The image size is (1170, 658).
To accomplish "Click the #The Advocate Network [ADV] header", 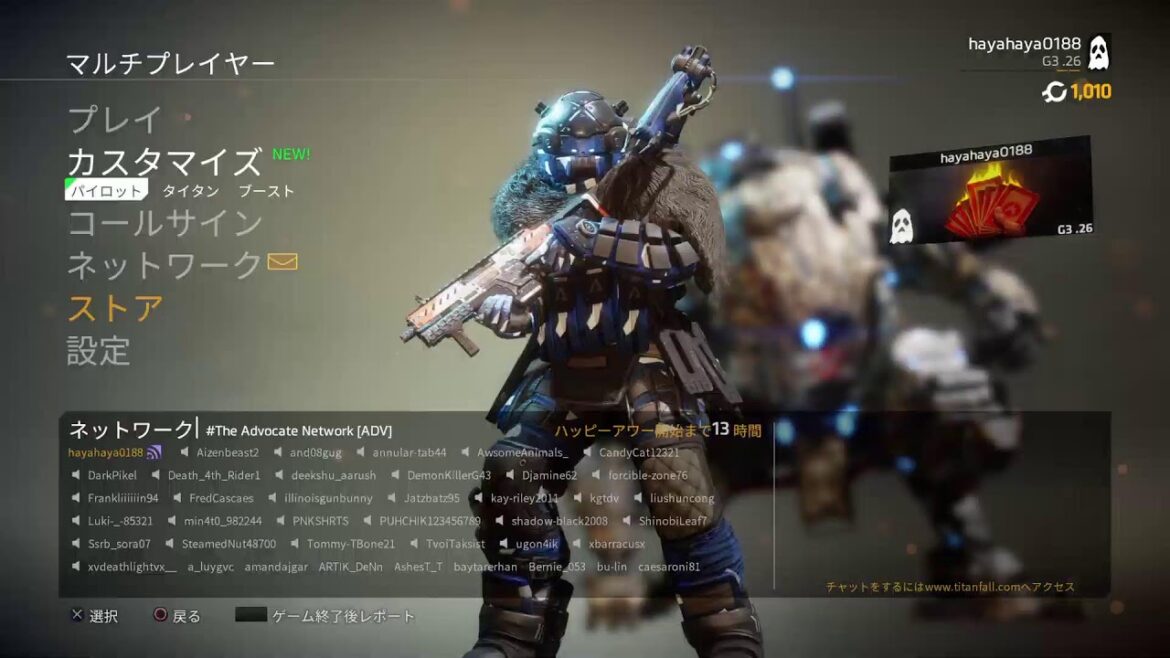I will coord(298,430).
